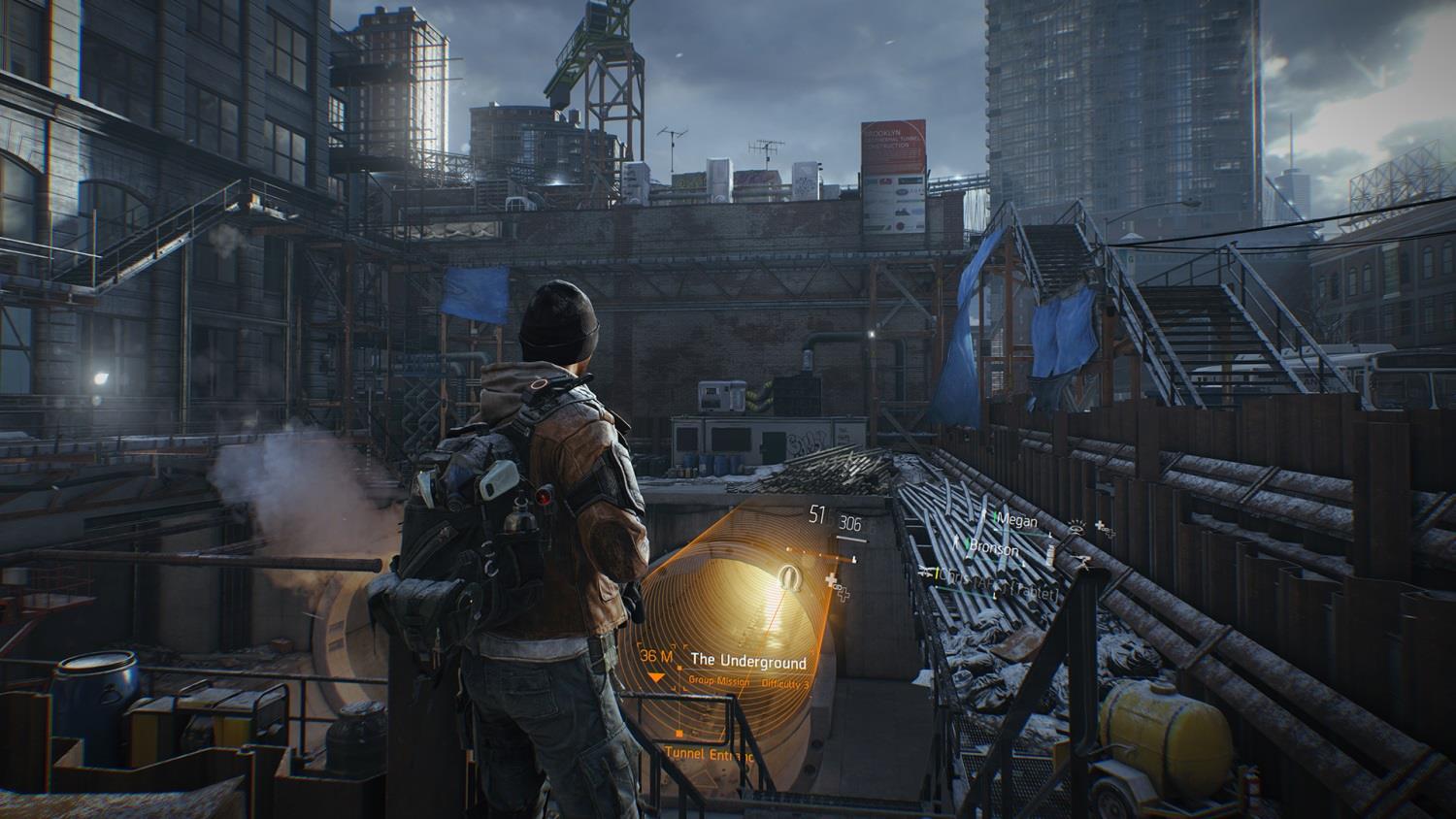Screen dimensions: 1456x819
Task: Select the glowing mission ring marker in the tunnel
Action: tap(790, 577)
